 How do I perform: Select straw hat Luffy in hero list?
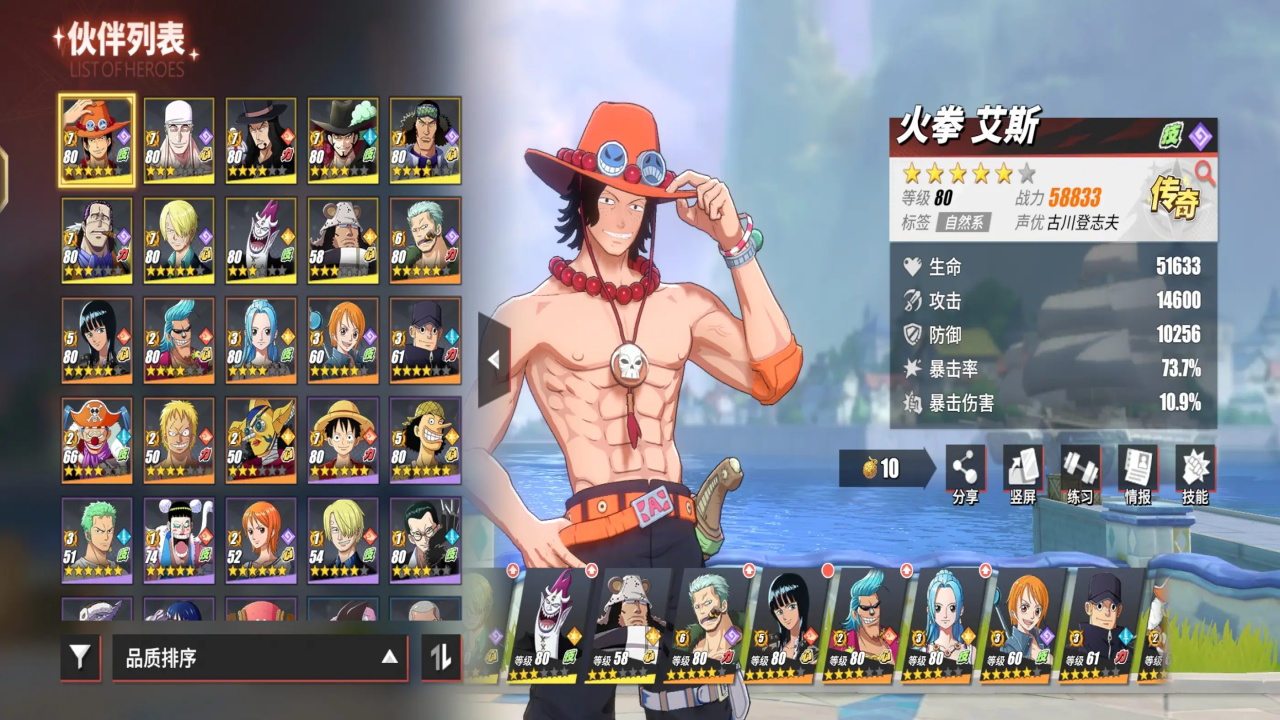(343, 440)
